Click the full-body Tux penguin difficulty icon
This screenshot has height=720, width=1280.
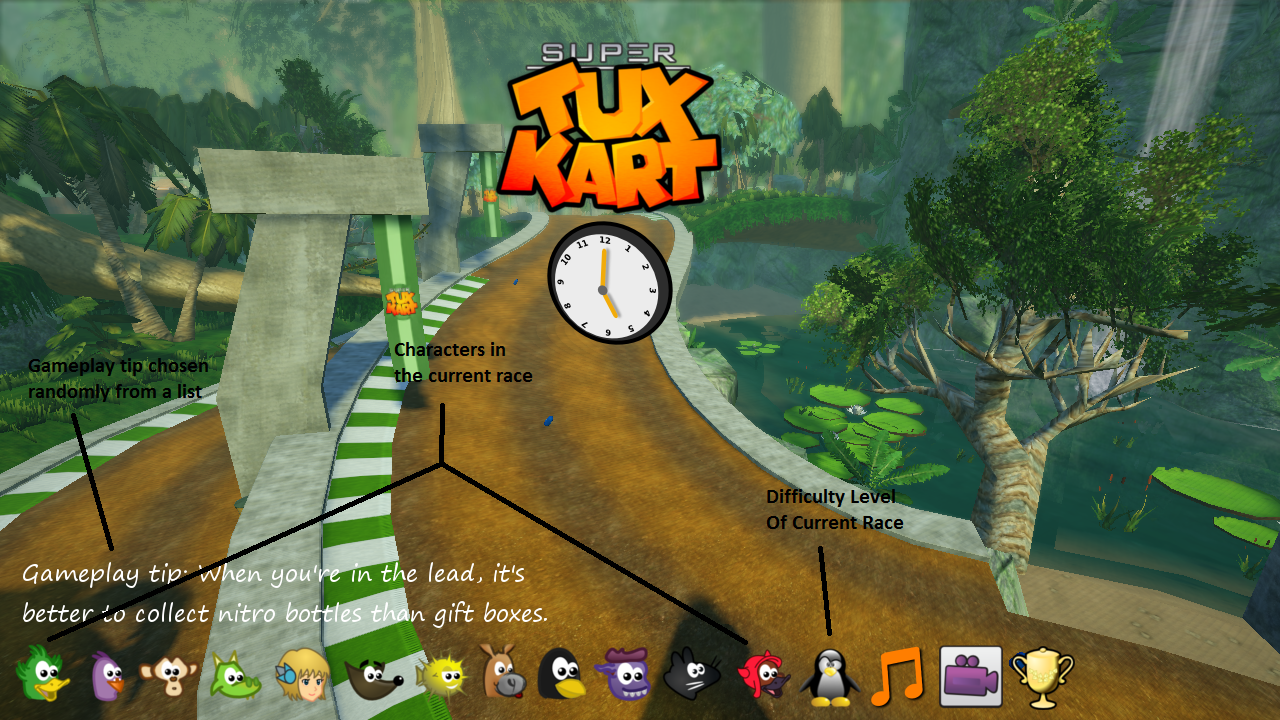click(x=829, y=677)
